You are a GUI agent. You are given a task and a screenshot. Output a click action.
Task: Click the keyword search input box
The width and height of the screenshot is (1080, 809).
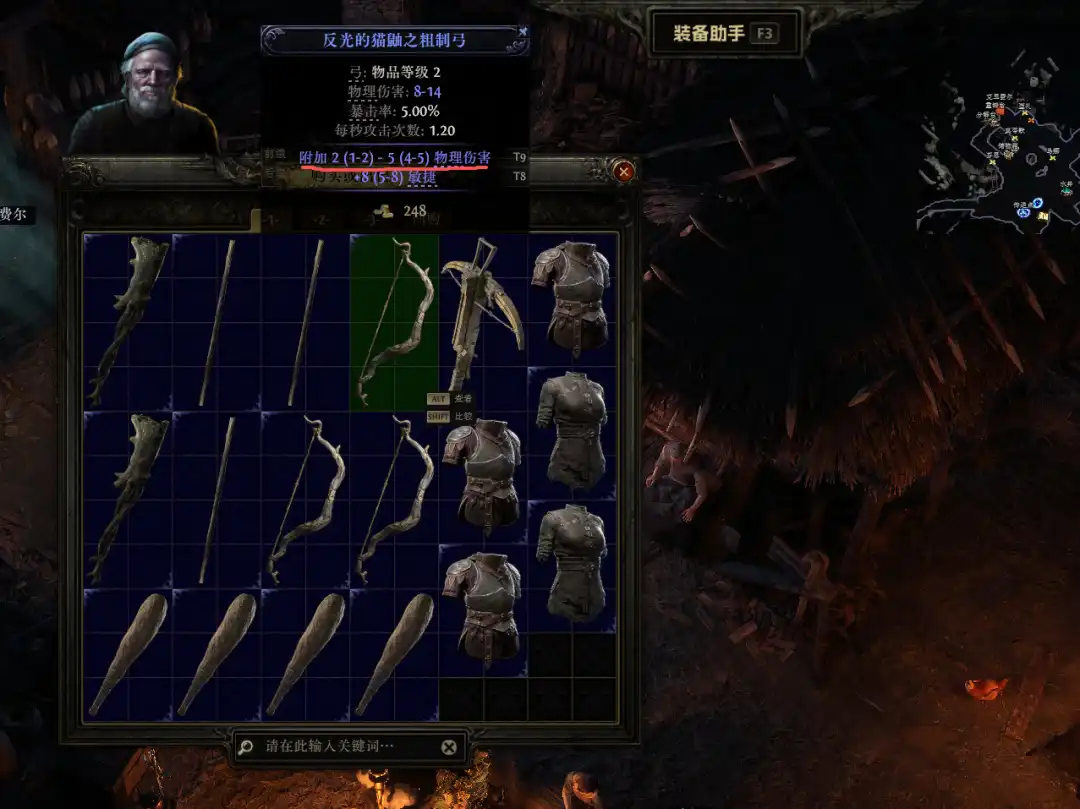point(340,746)
